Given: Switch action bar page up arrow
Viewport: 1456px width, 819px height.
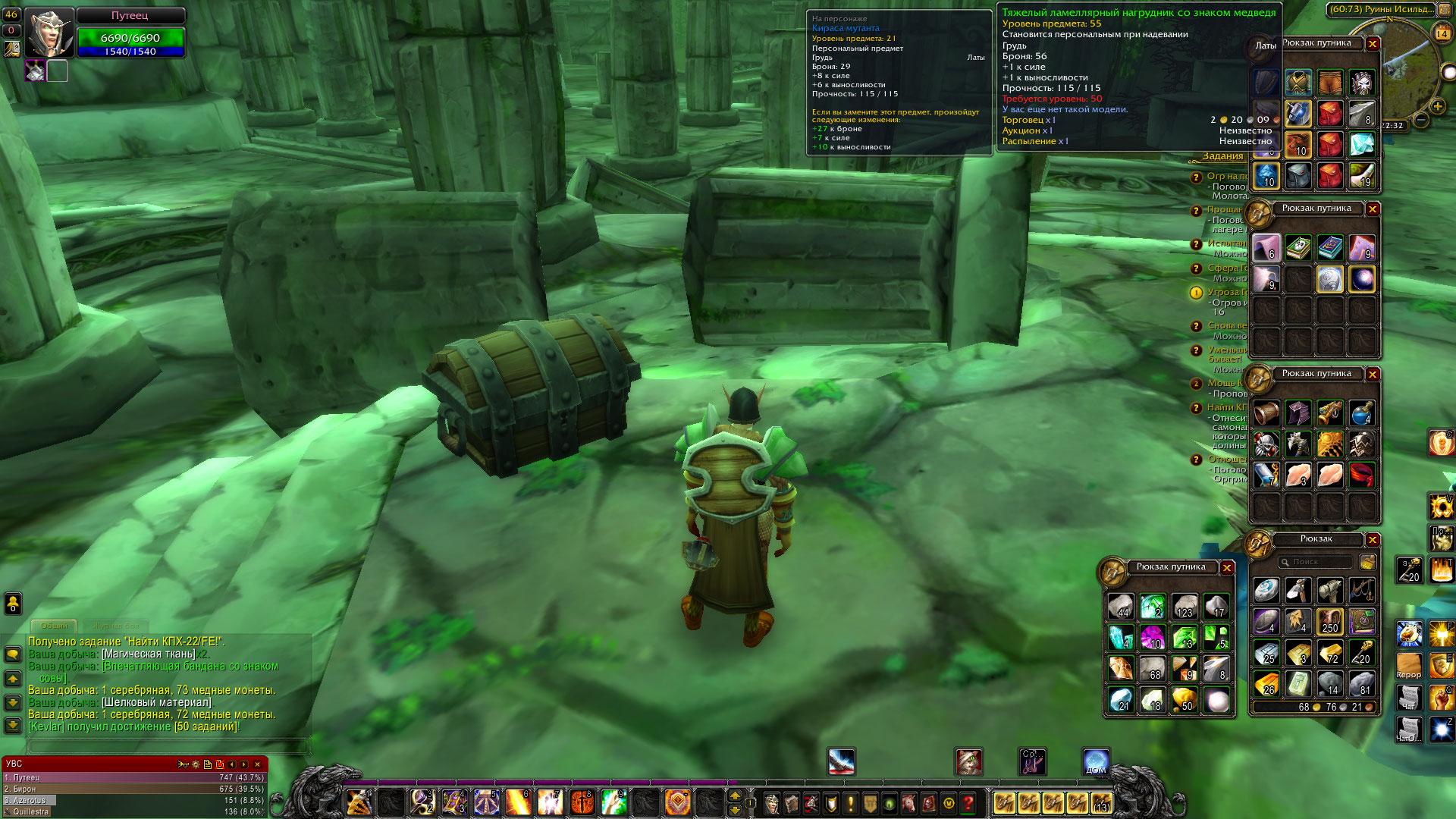Looking at the screenshot, I should tap(734, 795).
